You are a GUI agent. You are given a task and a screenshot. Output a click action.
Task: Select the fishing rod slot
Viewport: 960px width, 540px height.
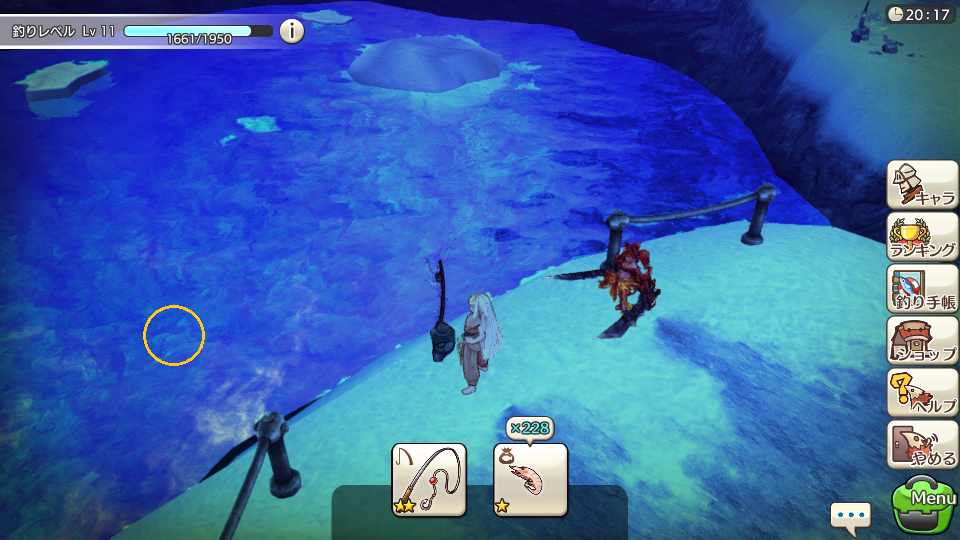[x=429, y=480]
